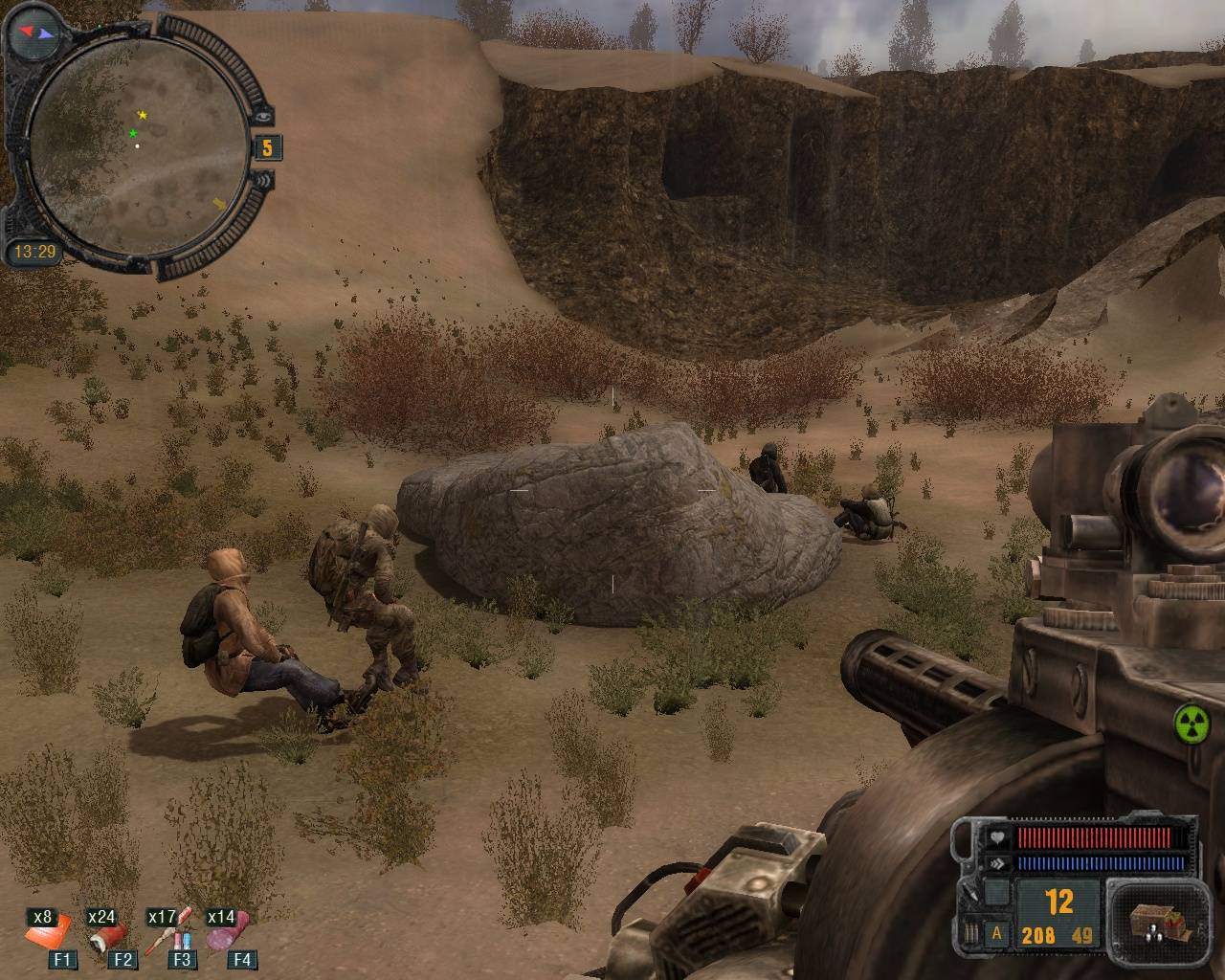The height and width of the screenshot is (980, 1225).
Task: Select the yellow star marker on minimap
Action: [143, 115]
